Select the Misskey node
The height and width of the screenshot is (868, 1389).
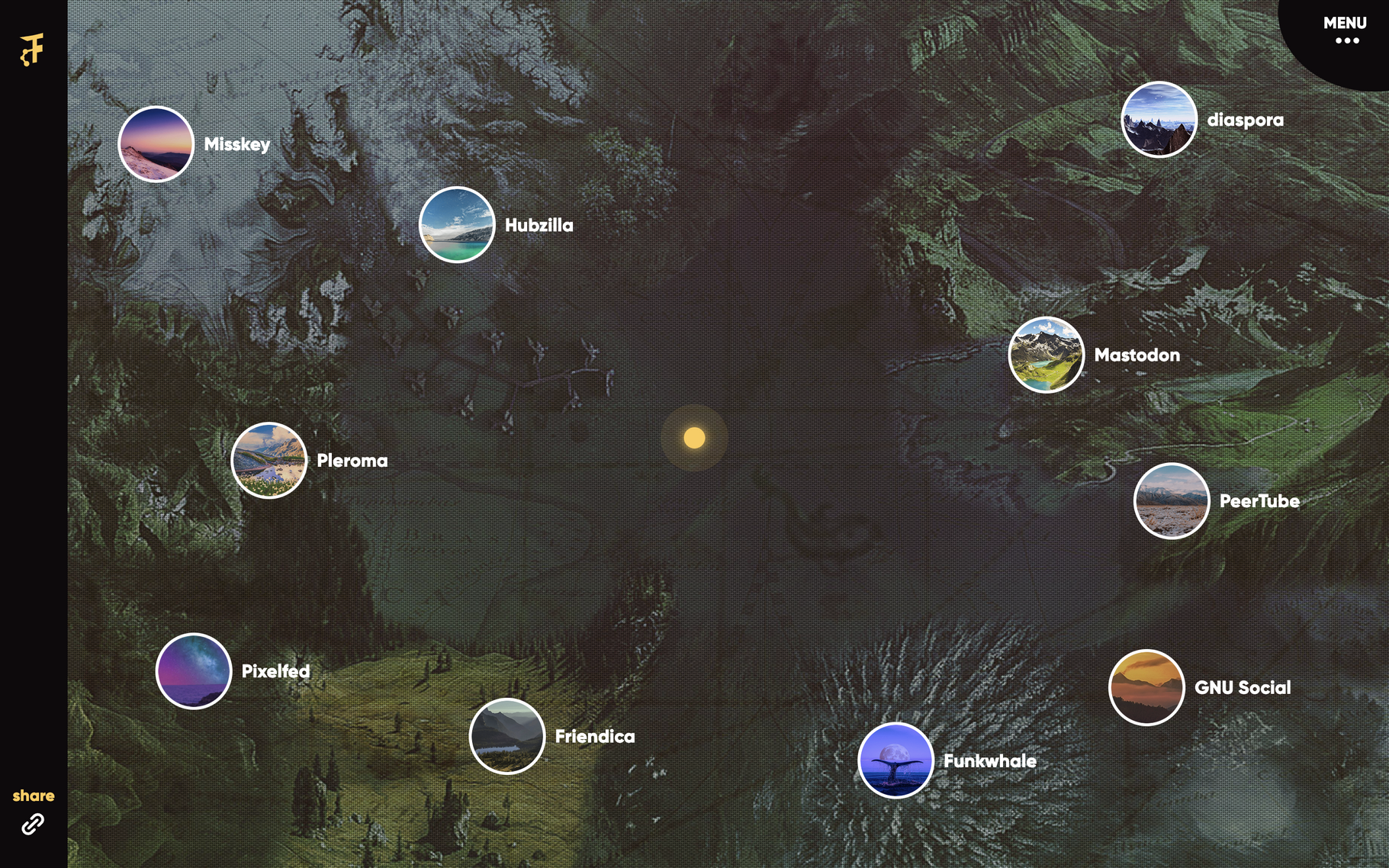[x=156, y=144]
